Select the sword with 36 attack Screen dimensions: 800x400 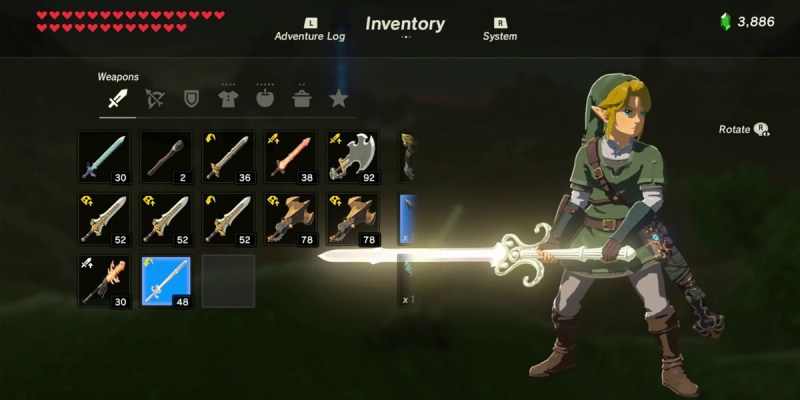(229, 156)
